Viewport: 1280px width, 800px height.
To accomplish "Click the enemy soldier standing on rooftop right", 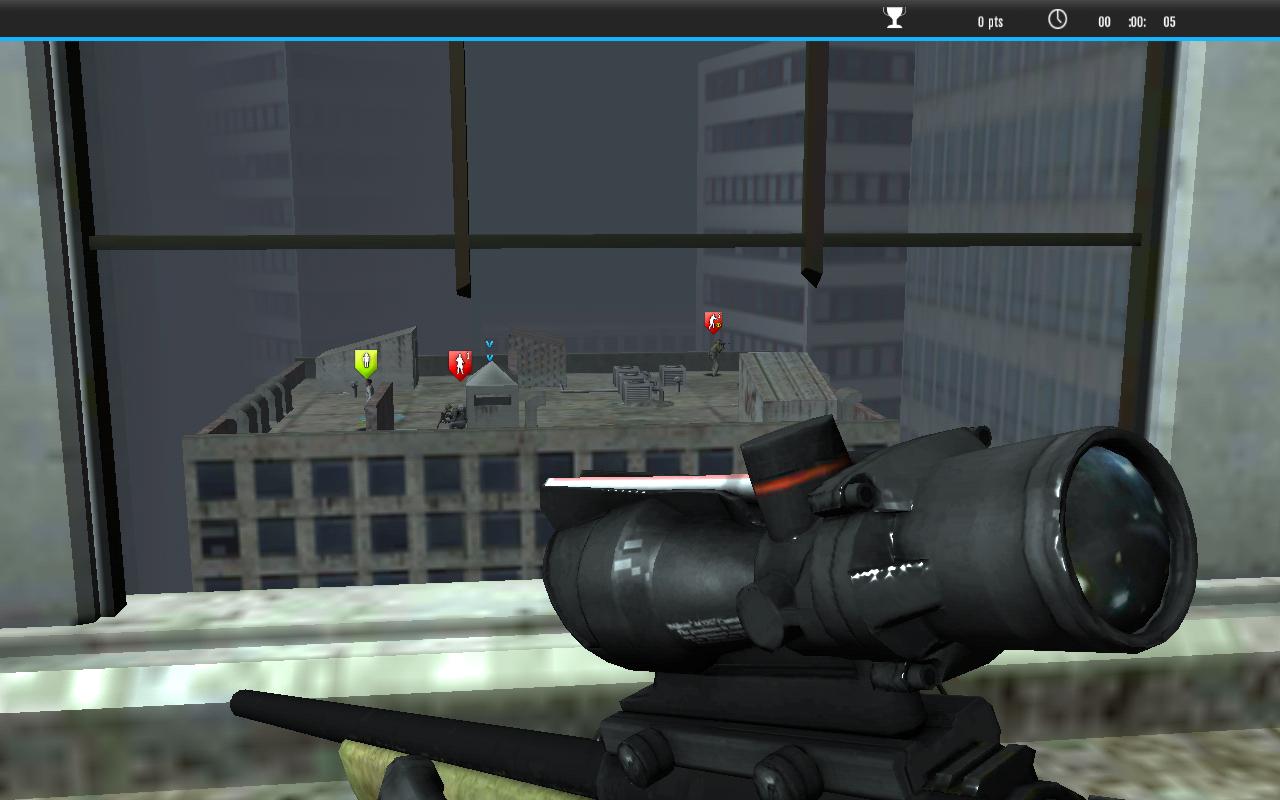I will click(x=718, y=356).
